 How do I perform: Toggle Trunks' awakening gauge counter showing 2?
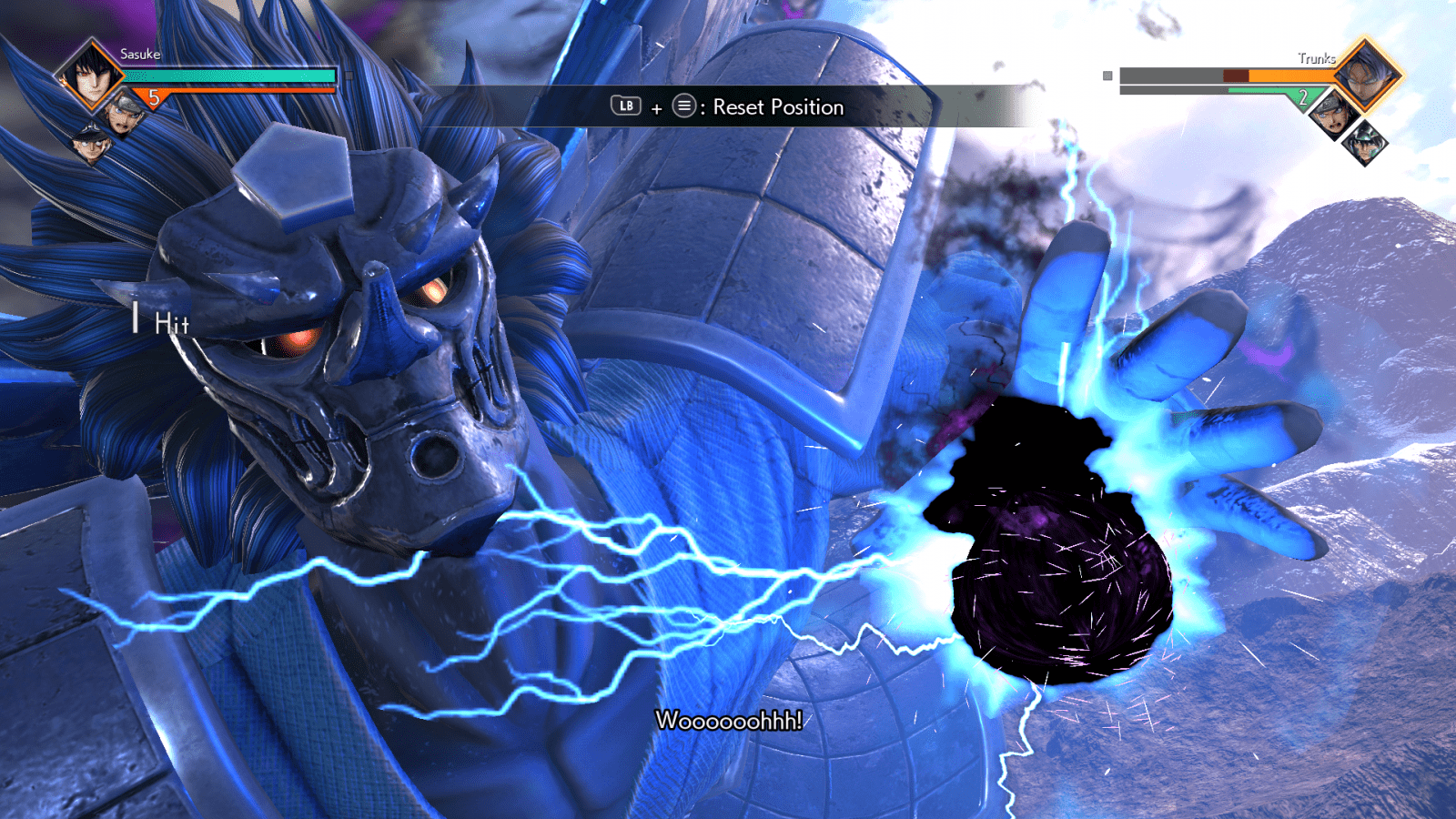(1305, 96)
